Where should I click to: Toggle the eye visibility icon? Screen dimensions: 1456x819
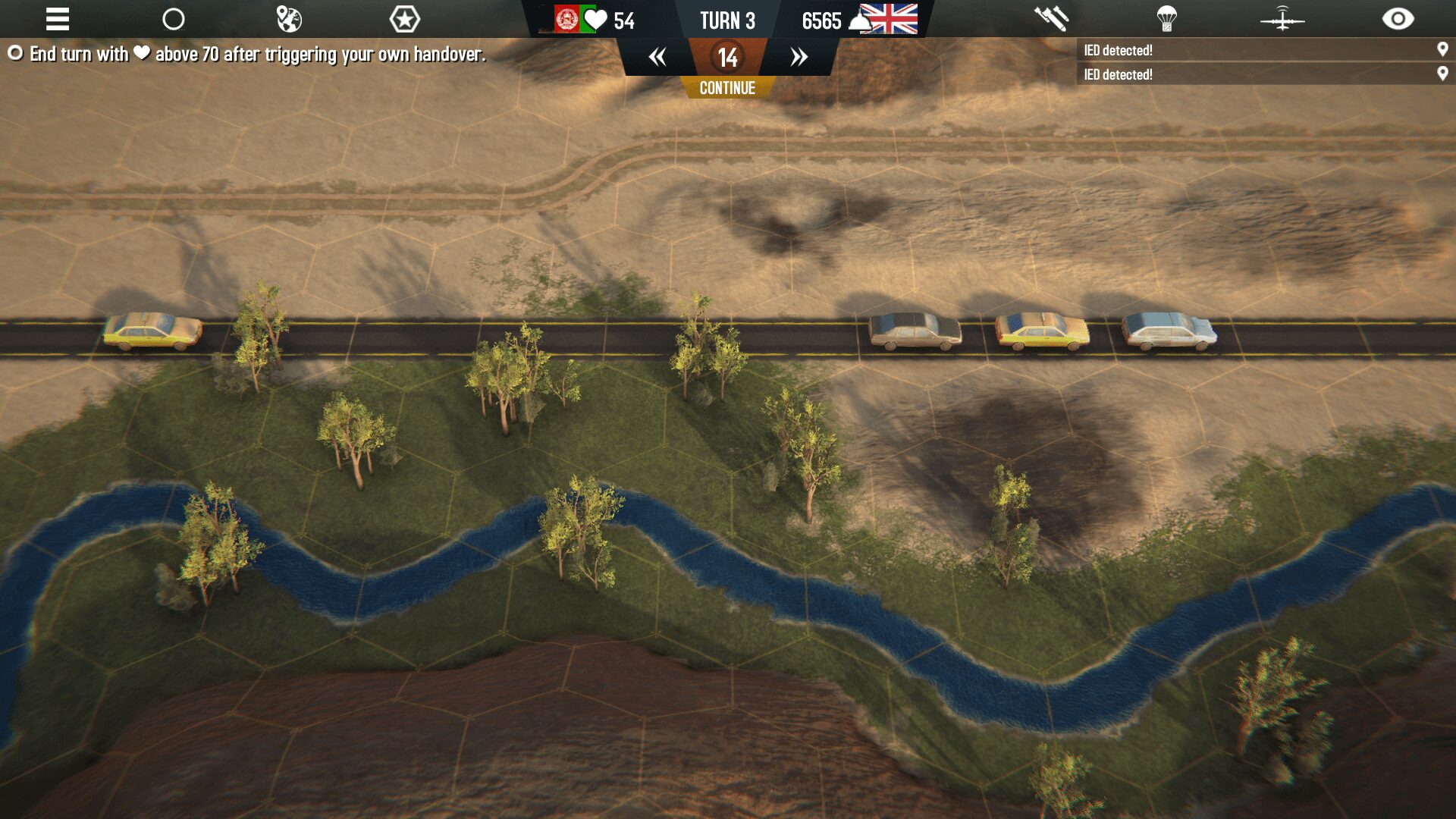coord(1398,19)
